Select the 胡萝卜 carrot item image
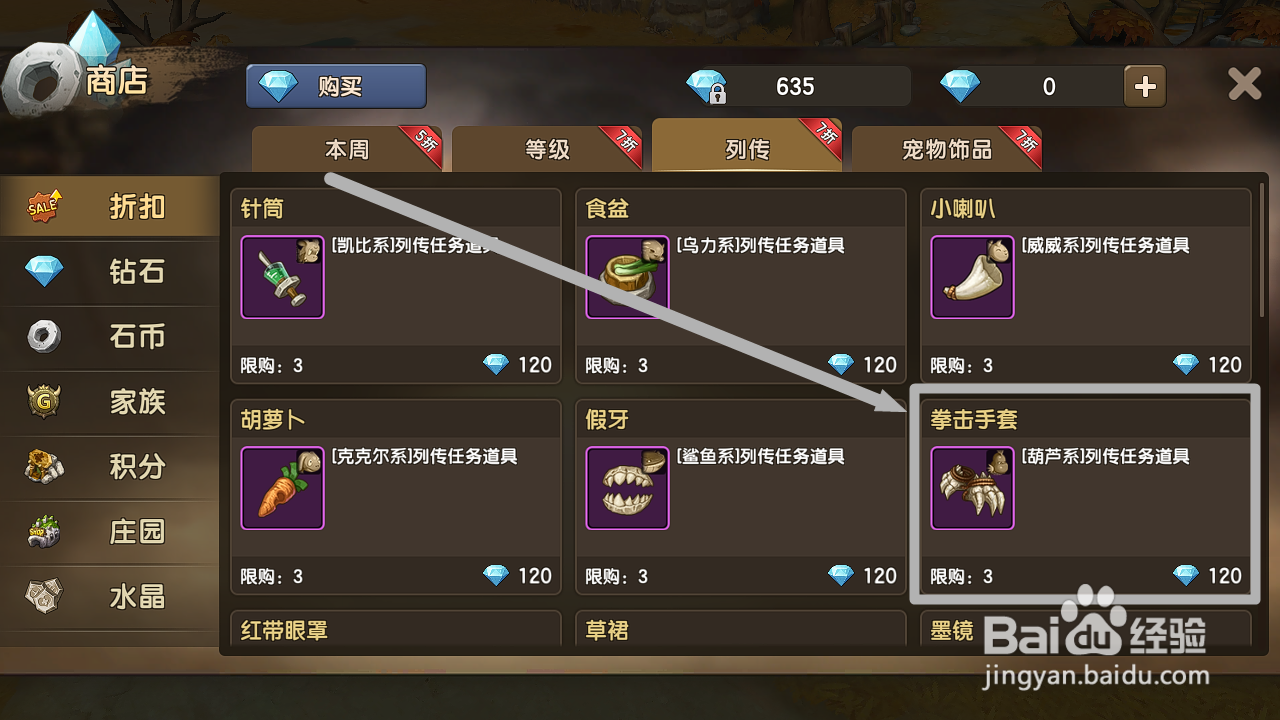 click(282, 489)
